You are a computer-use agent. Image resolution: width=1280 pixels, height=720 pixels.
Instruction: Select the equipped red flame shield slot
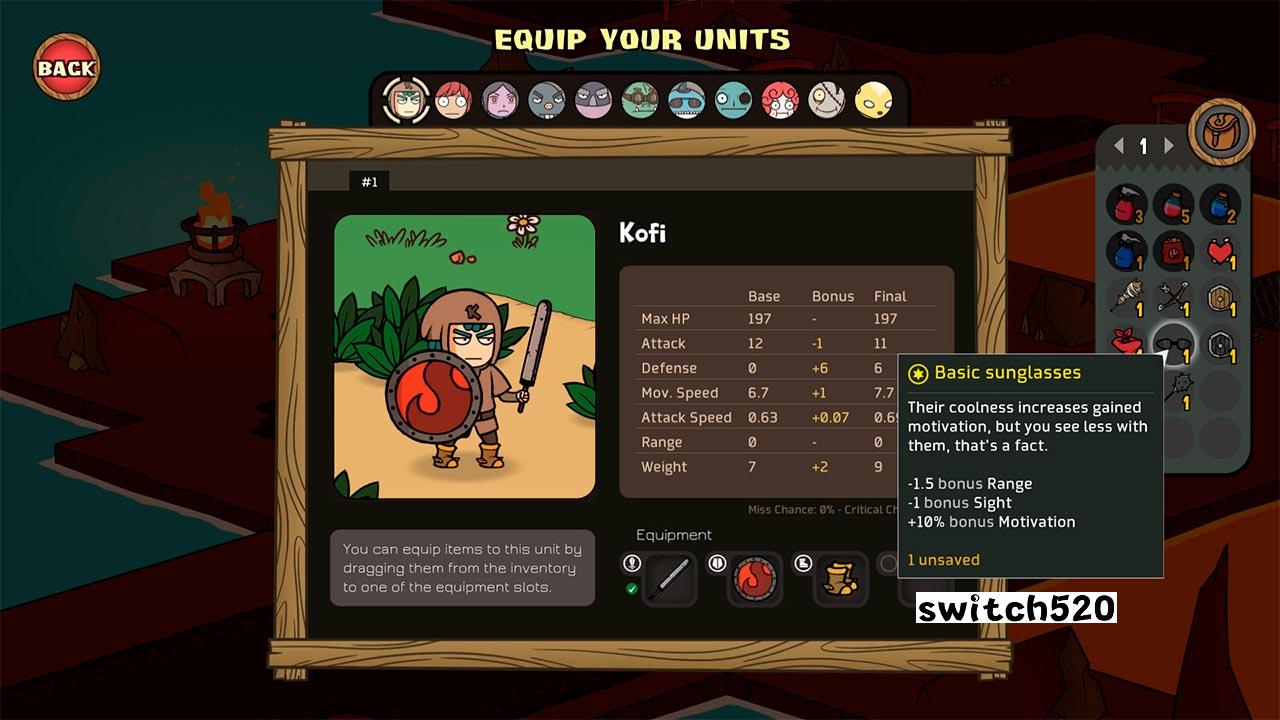754,579
